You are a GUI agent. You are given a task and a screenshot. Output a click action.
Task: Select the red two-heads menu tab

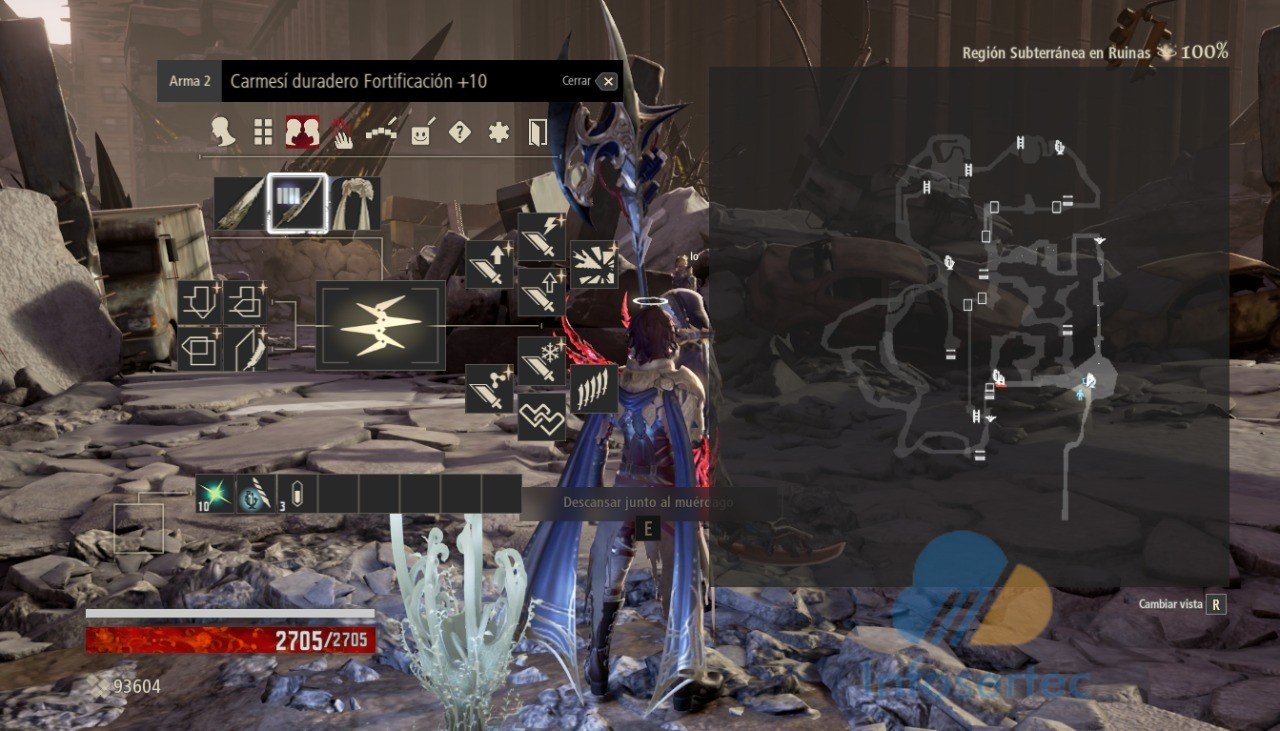(x=302, y=132)
